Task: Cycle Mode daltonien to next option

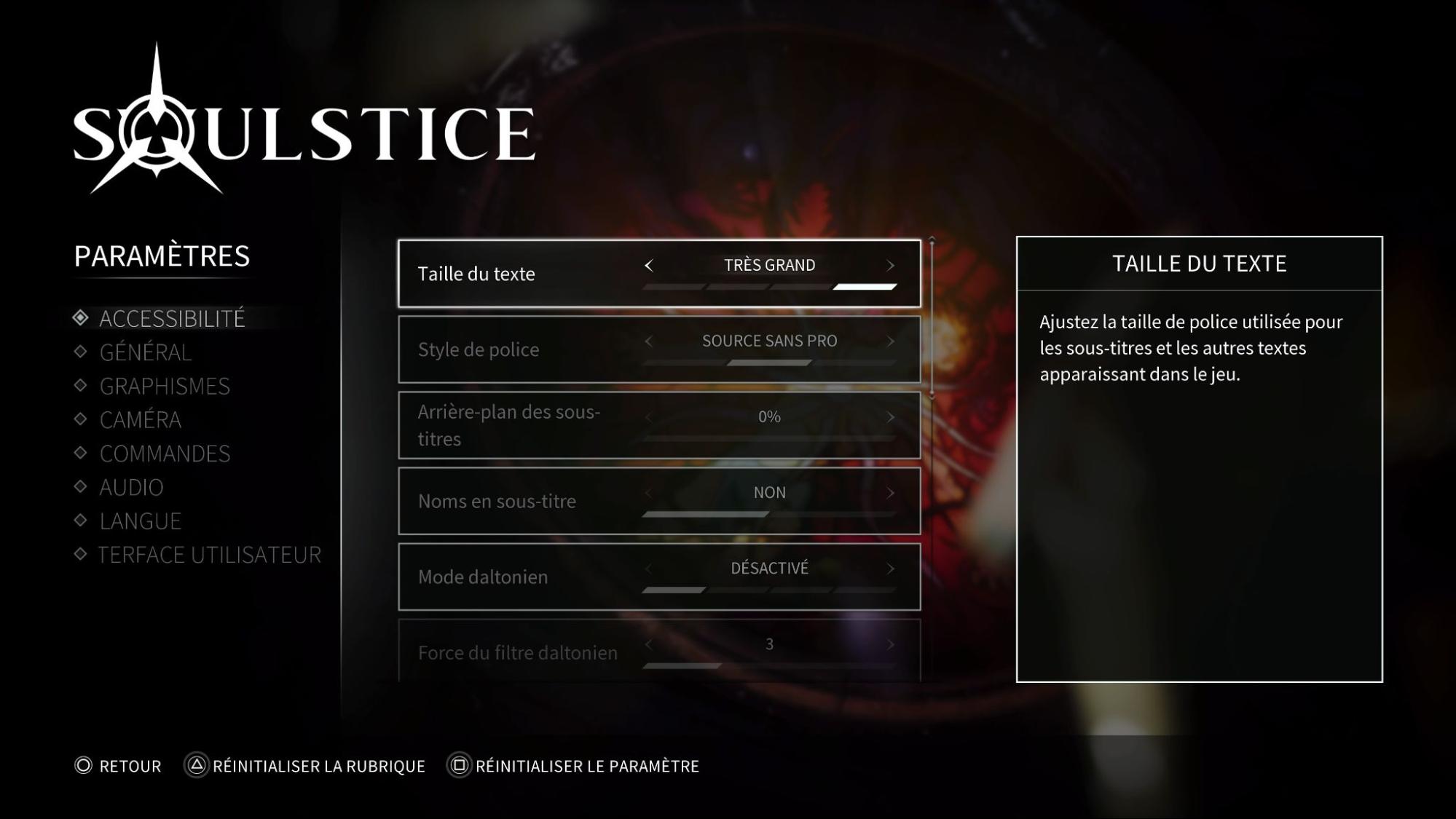Action: click(x=890, y=569)
